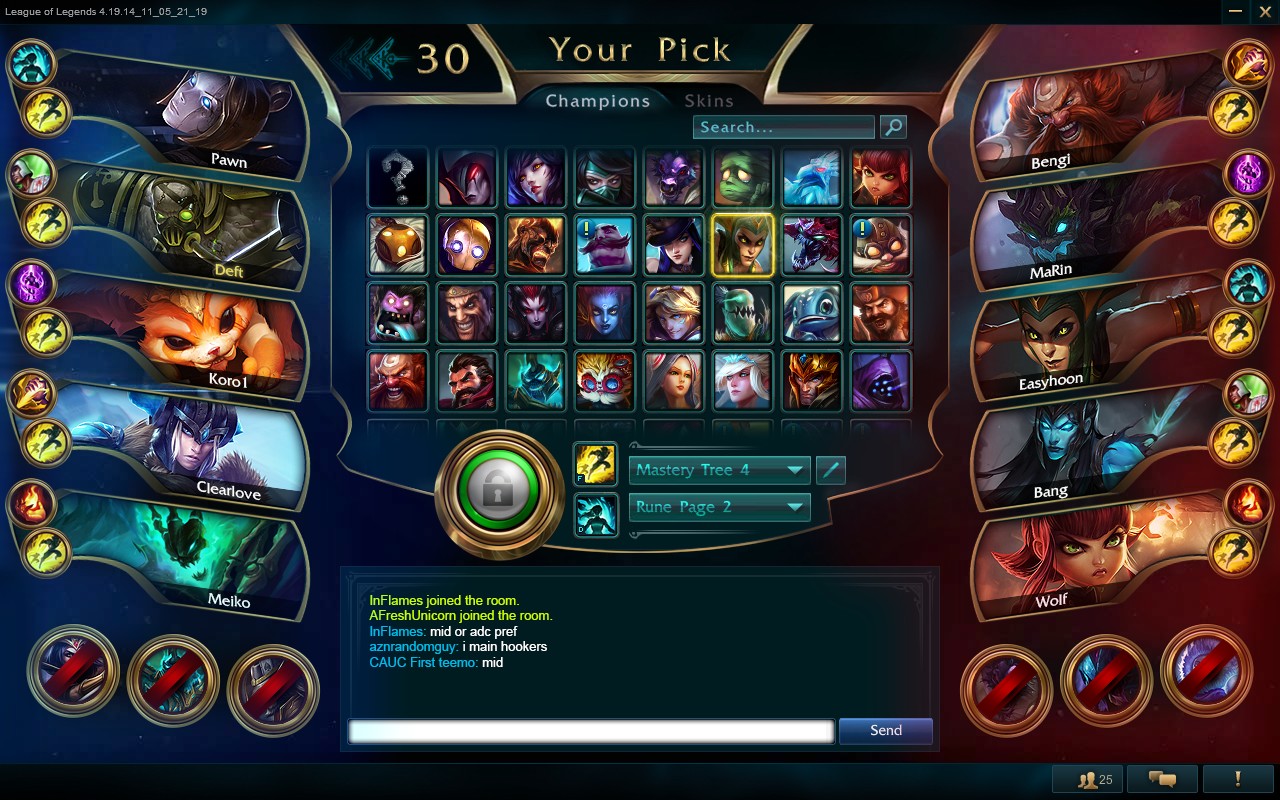Click the pencil edit masteries button
This screenshot has height=800, width=1280.
click(x=831, y=470)
